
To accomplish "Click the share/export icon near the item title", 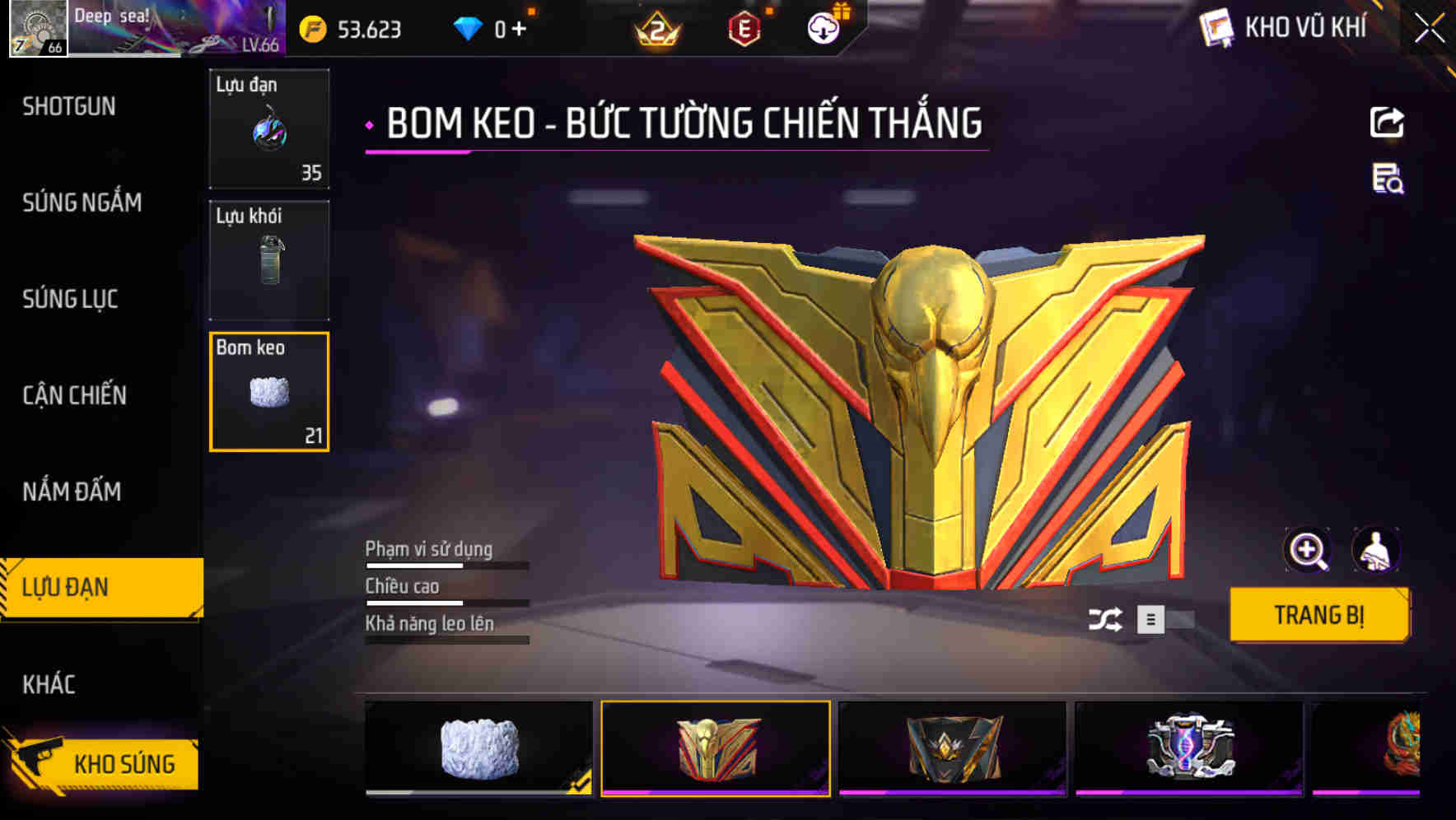I will click(x=1388, y=122).
